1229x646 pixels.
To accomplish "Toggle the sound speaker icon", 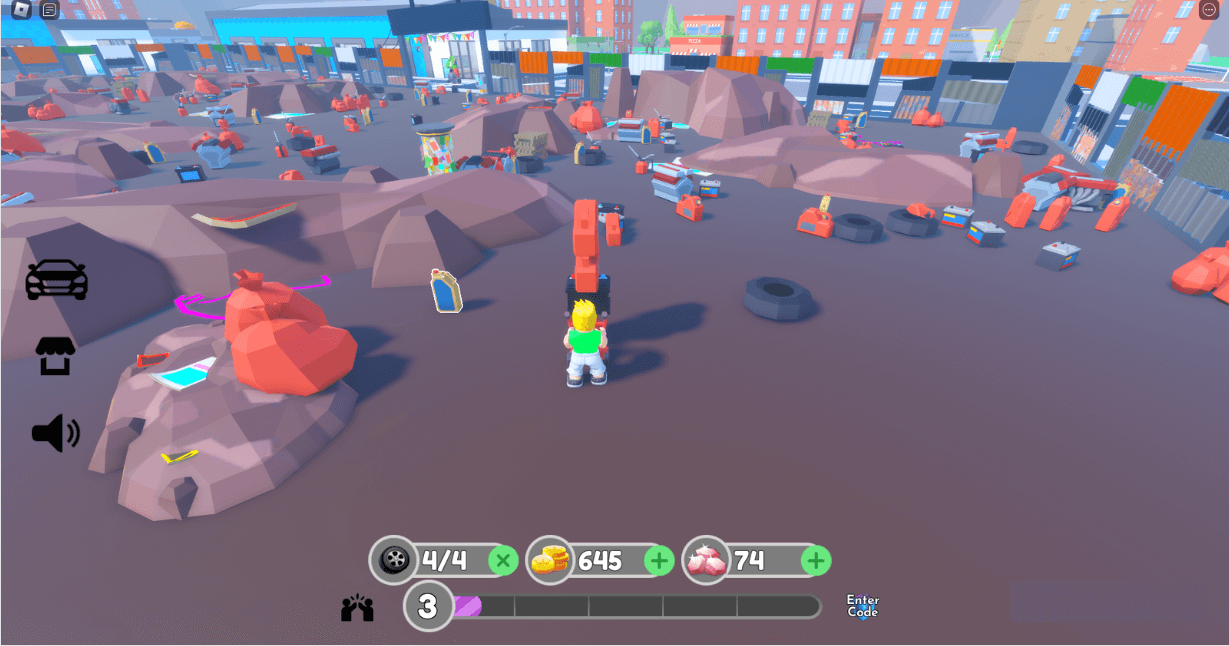I will coord(56,433).
